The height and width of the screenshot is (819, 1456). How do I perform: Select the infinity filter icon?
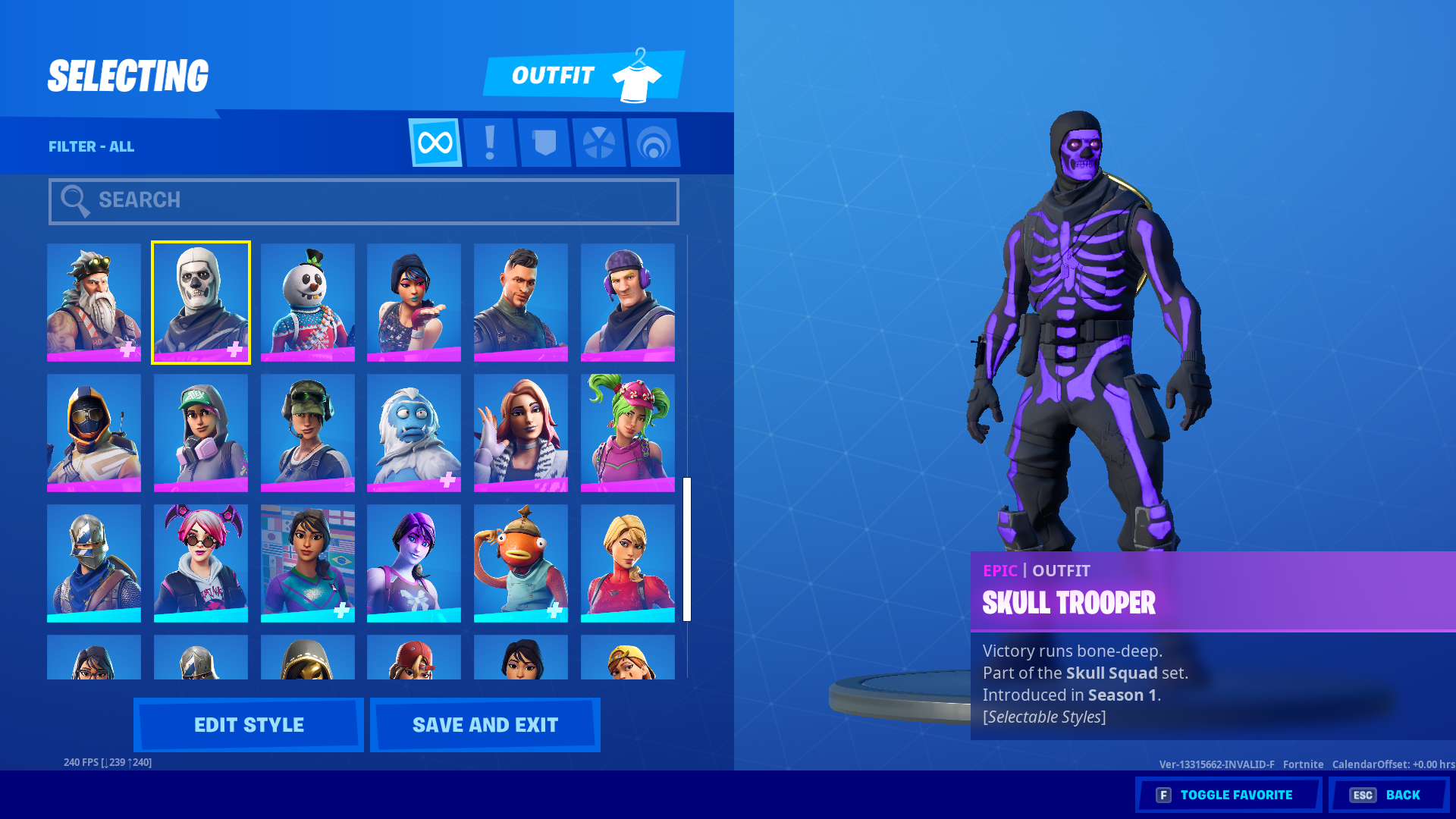coord(435,143)
